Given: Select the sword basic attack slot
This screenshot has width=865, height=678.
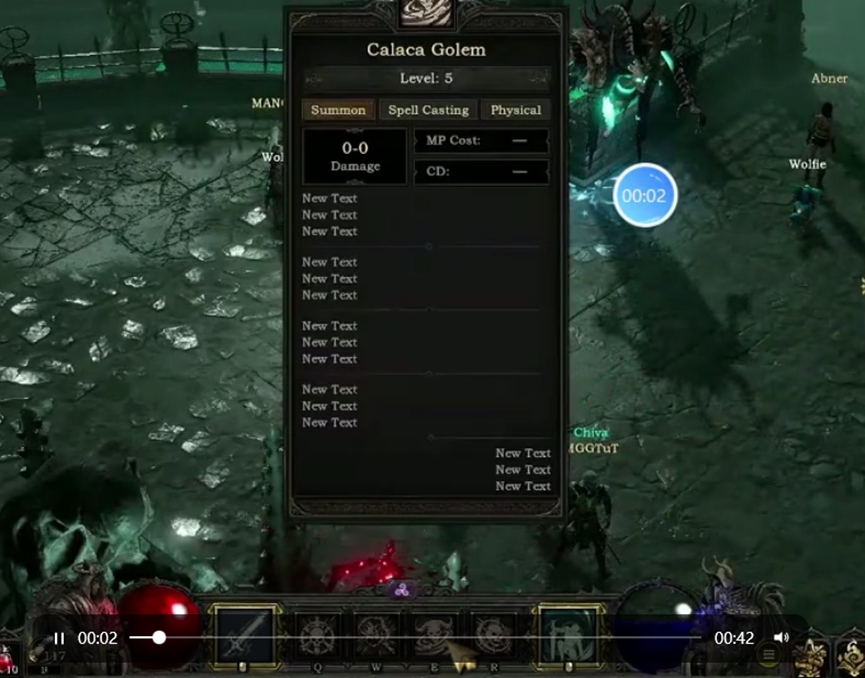Looking at the screenshot, I should [246, 635].
